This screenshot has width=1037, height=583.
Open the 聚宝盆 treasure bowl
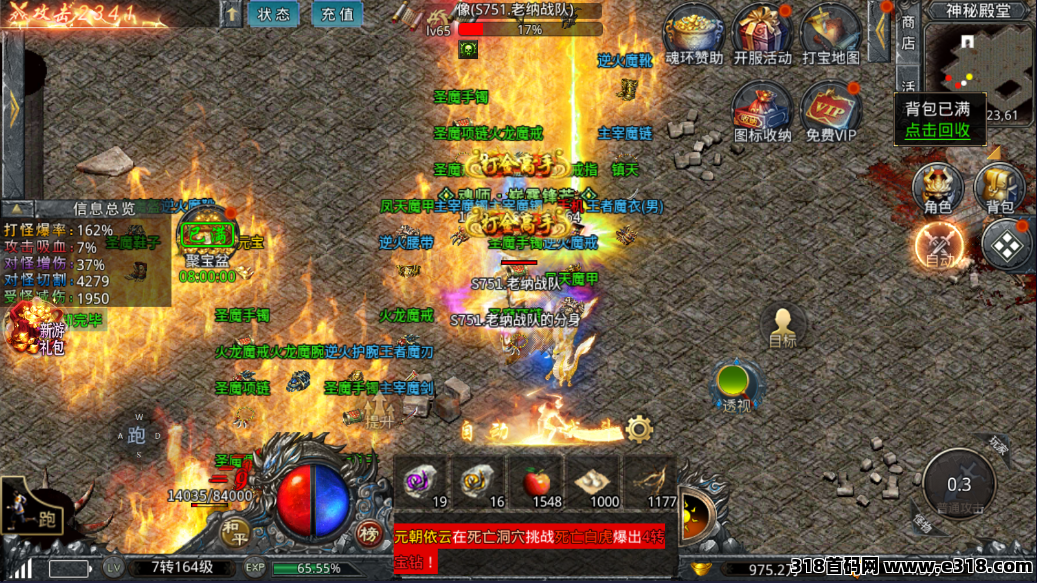[x=207, y=238]
